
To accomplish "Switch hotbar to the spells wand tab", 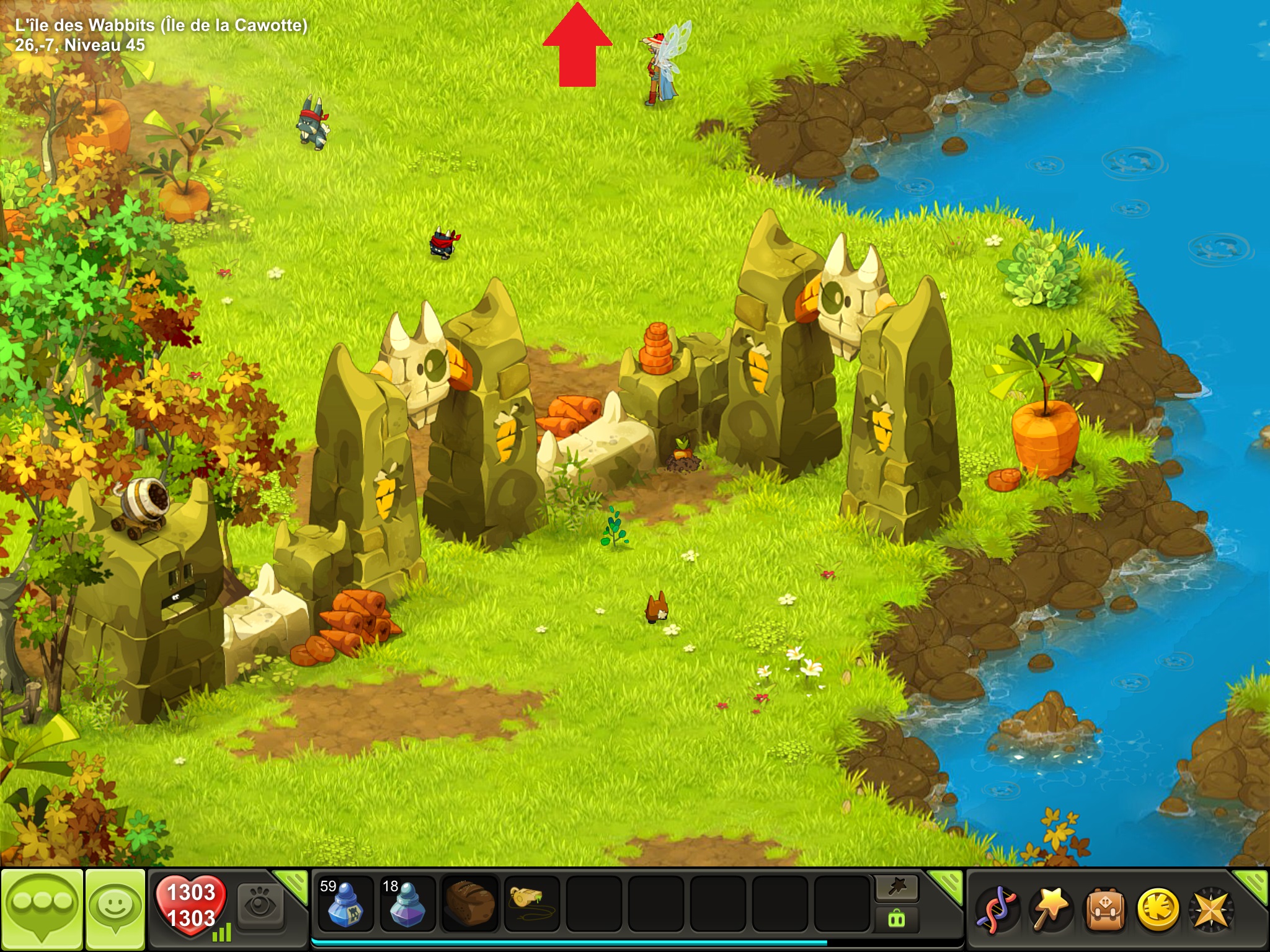I will coord(897,889).
